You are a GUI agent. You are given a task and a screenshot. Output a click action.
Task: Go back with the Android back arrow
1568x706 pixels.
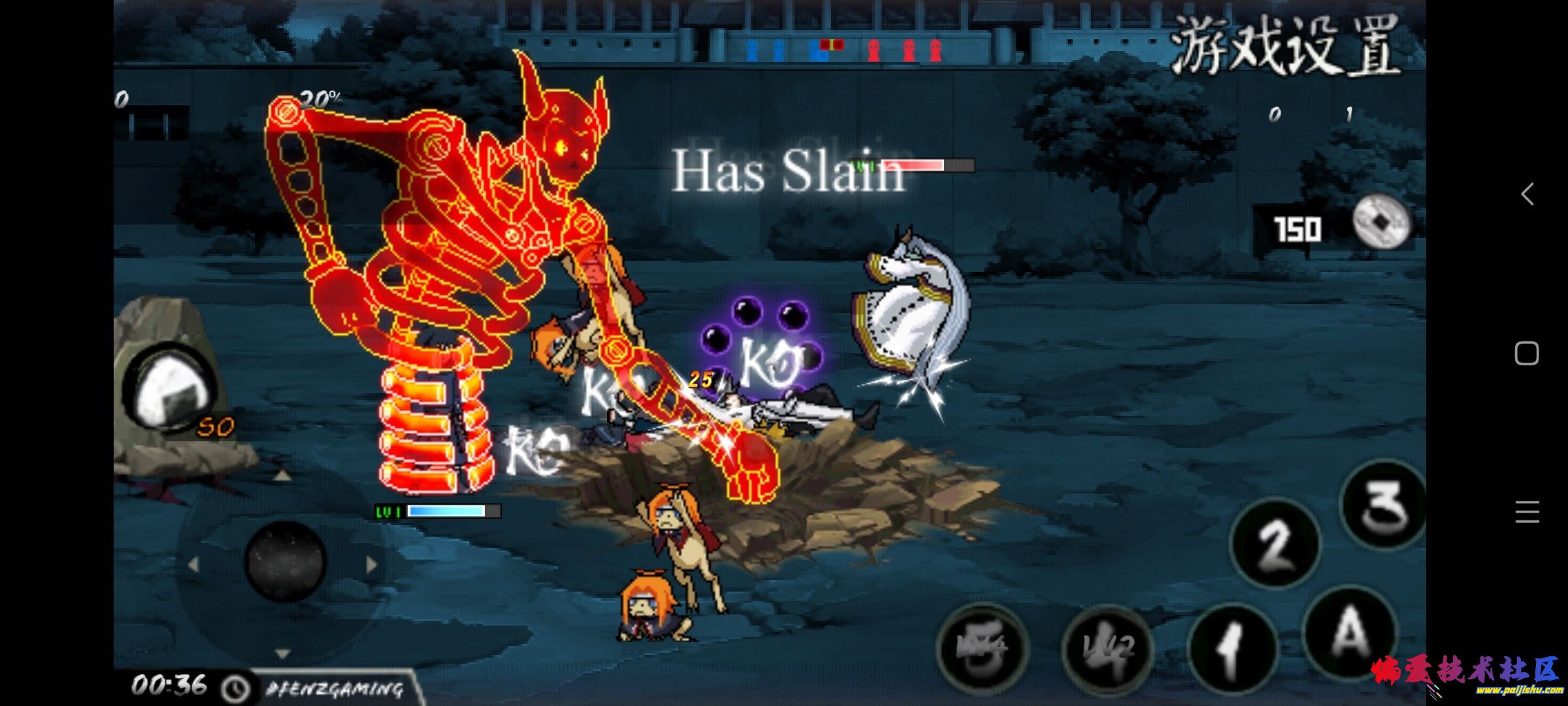(1527, 194)
